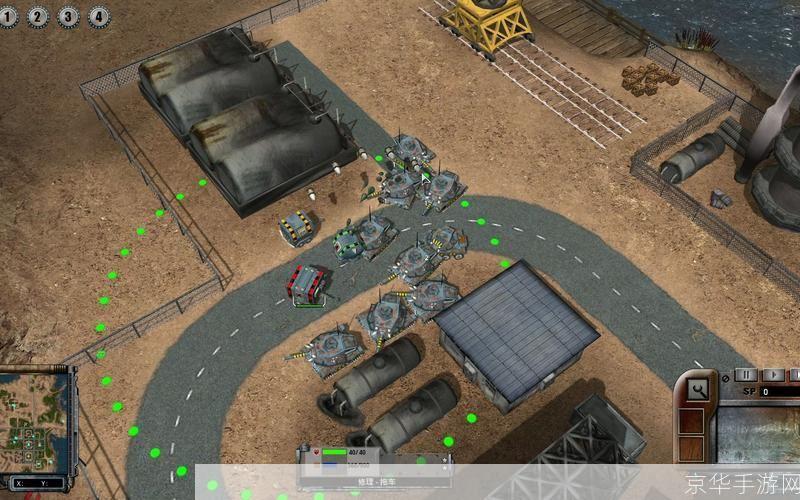The height and width of the screenshot is (500, 800).
Task: Select the red supply truck unit
Action: [308, 283]
